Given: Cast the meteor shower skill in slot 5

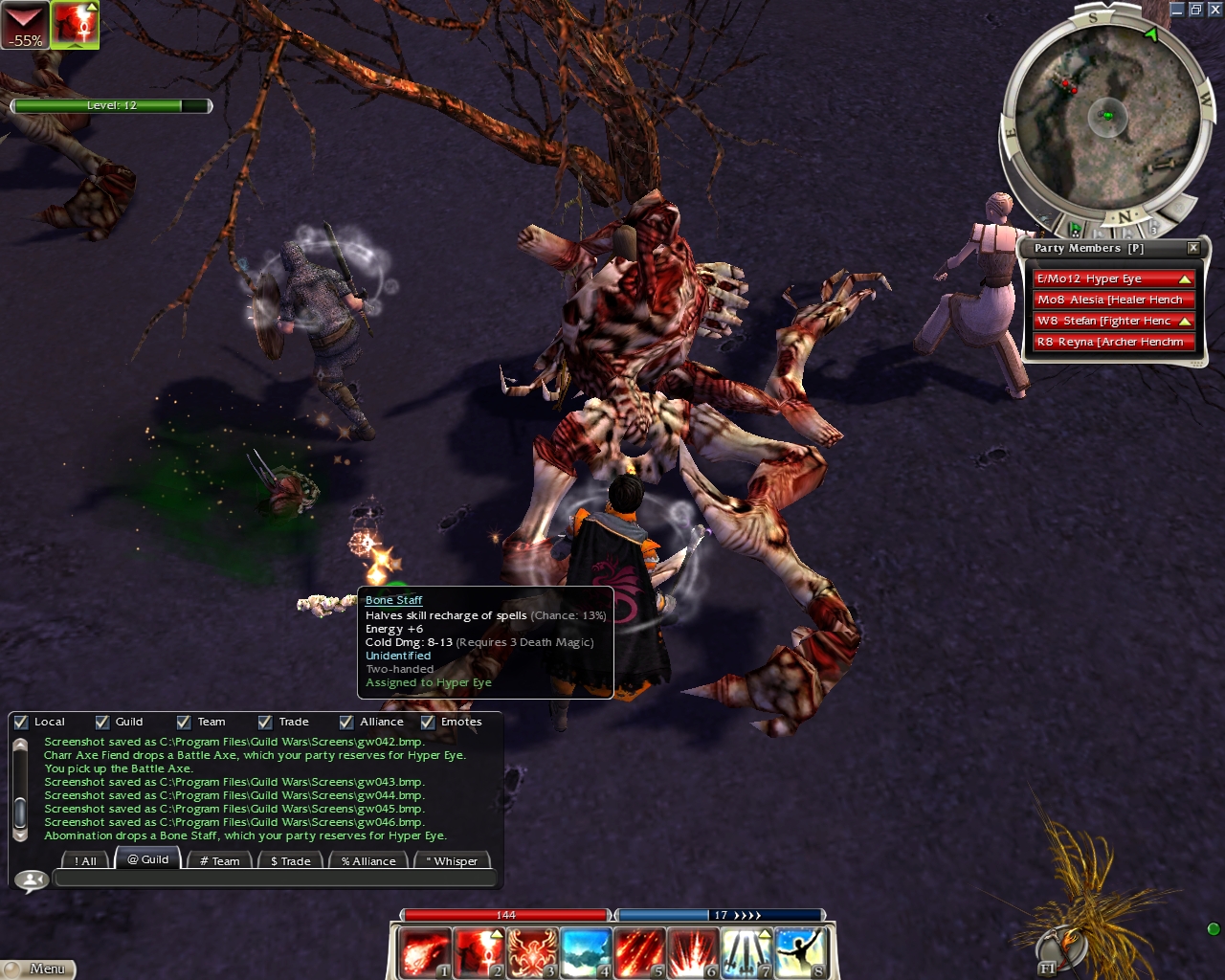Looking at the screenshot, I should [639, 953].
